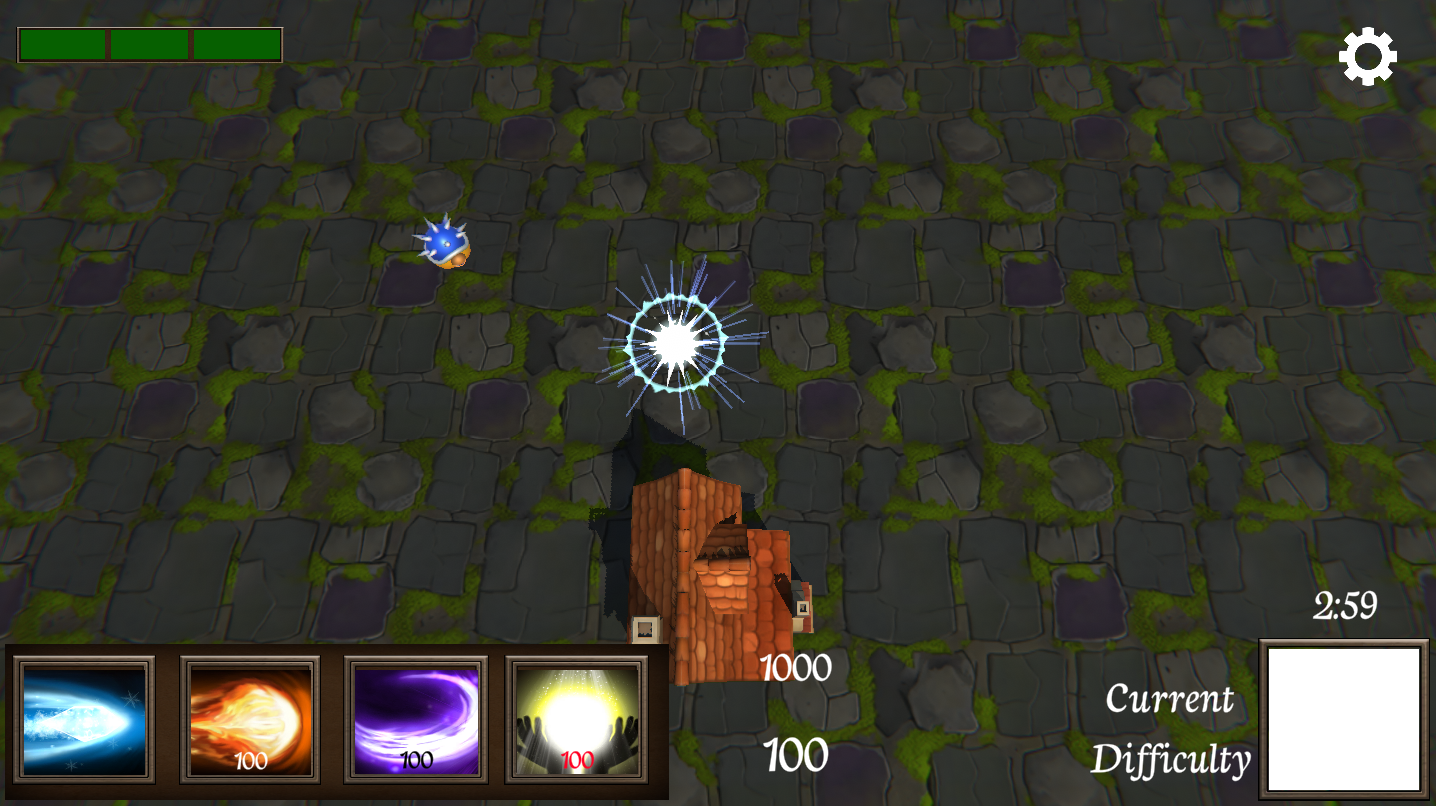This screenshot has height=806, width=1436.
Task: Open the settings gear menu
Action: tap(1368, 55)
